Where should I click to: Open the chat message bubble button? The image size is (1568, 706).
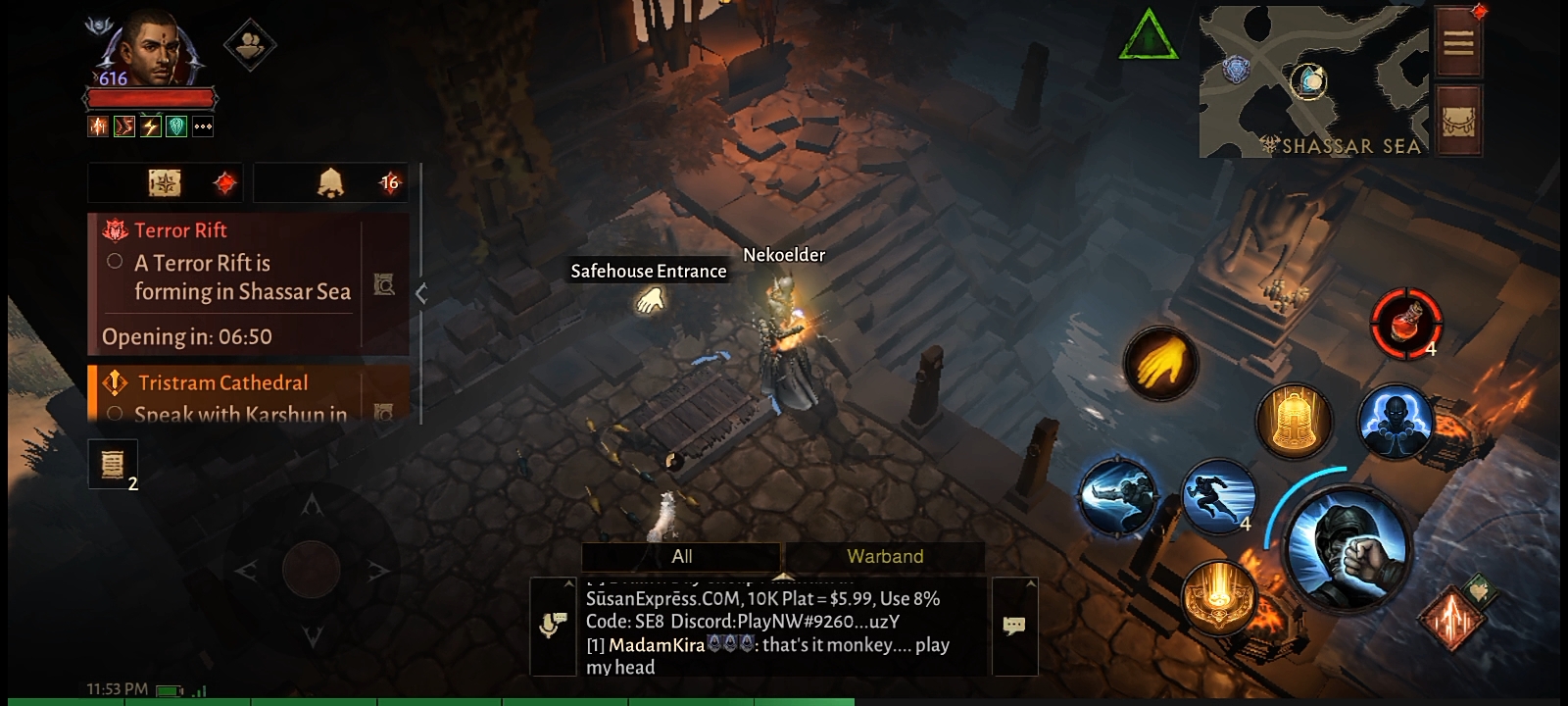click(x=1014, y=626)
